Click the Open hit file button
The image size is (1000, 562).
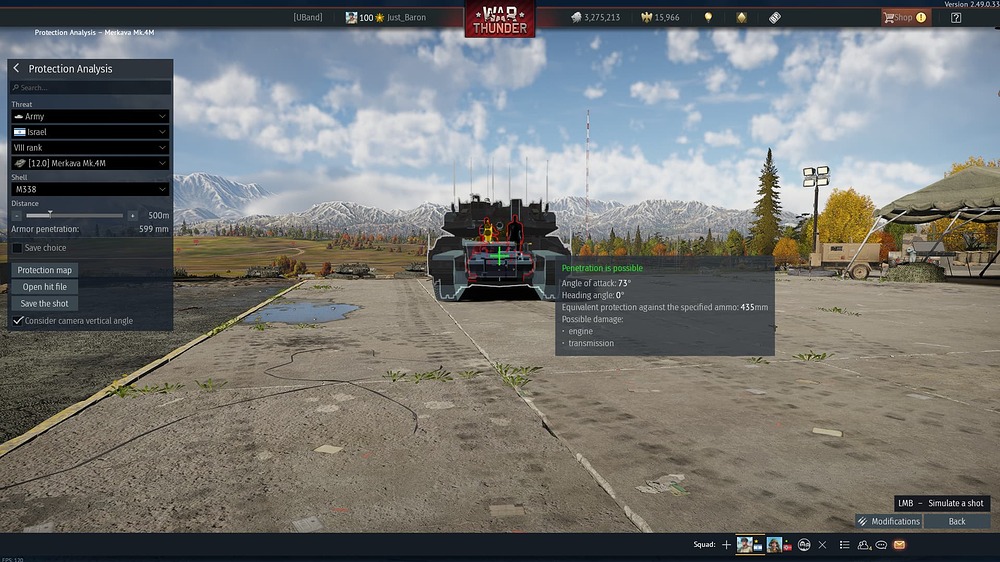45,287
